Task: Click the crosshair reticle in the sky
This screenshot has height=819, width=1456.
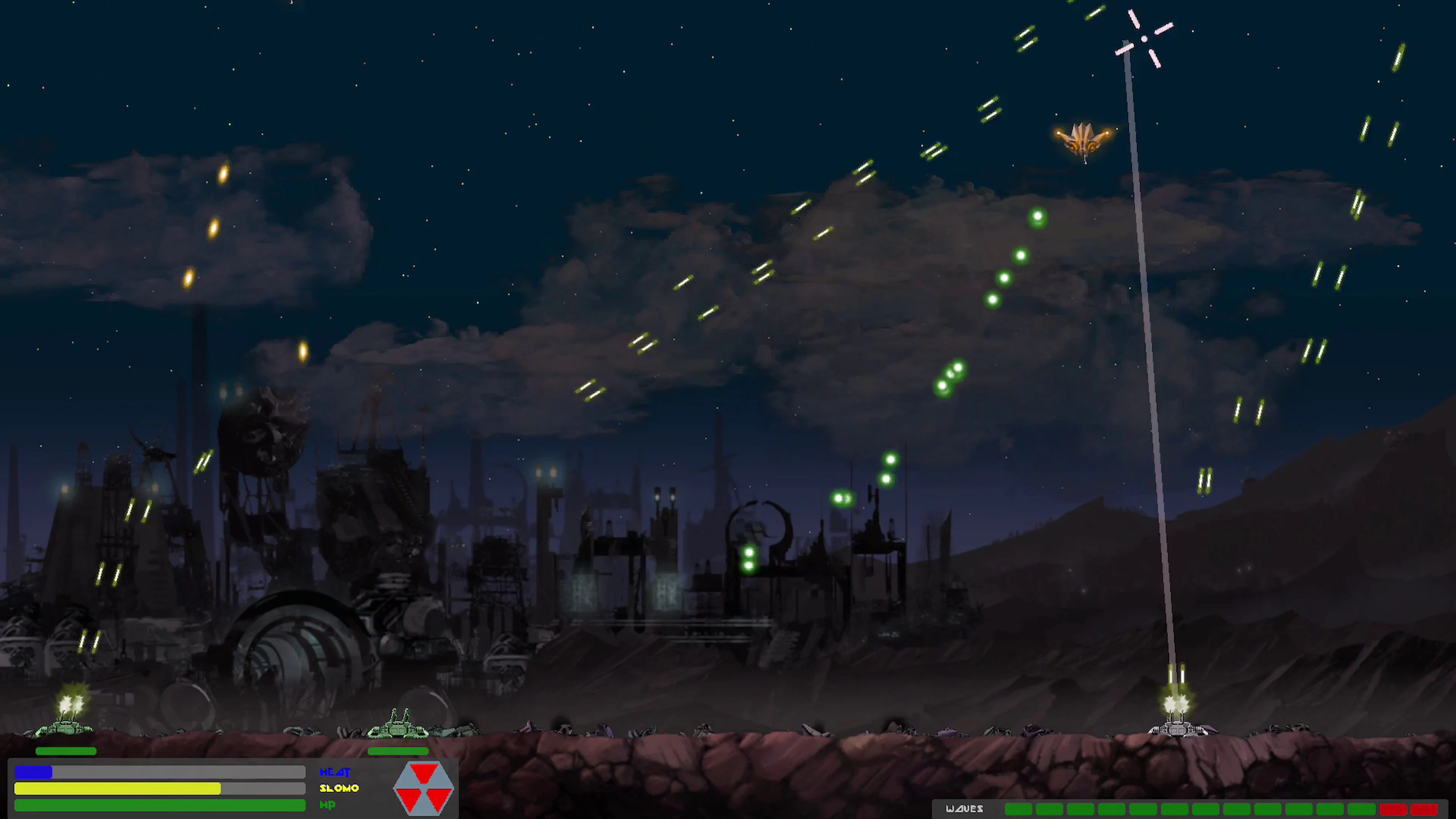Action: (x=1144, y=38)
